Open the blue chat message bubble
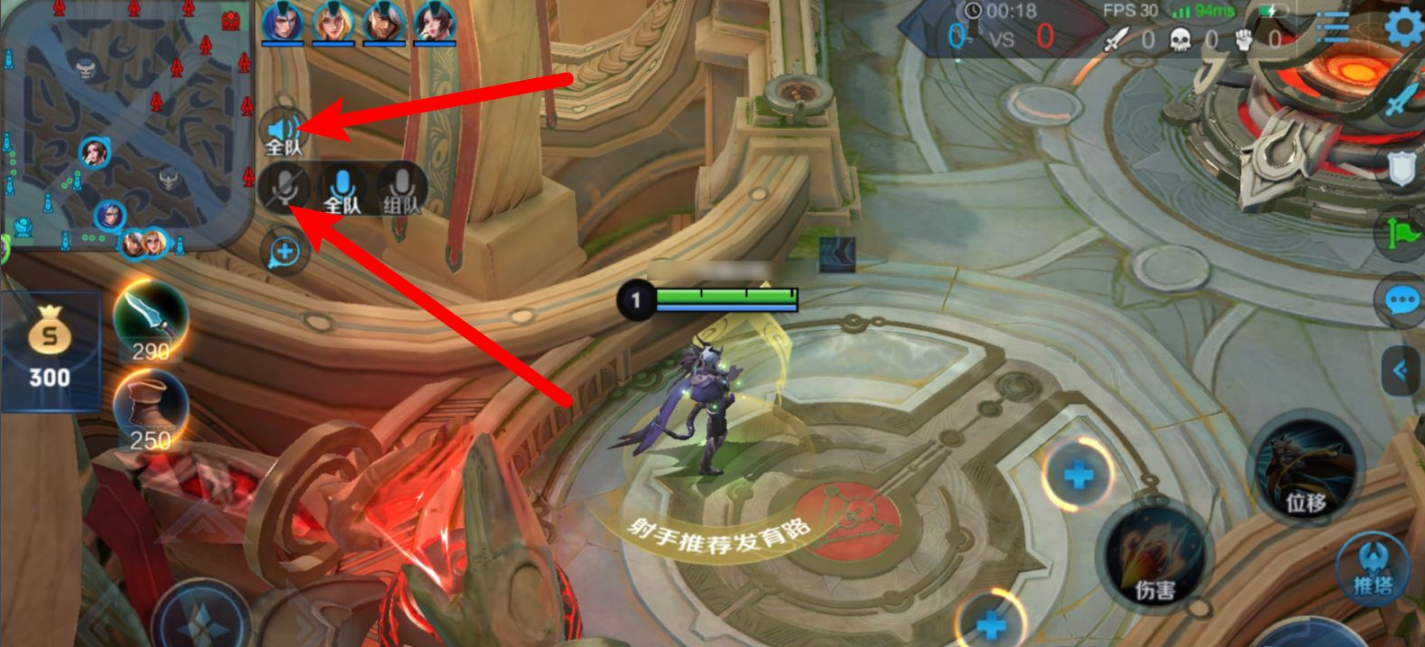Viewport: 1425px width, 647px height. (1402, 301)
